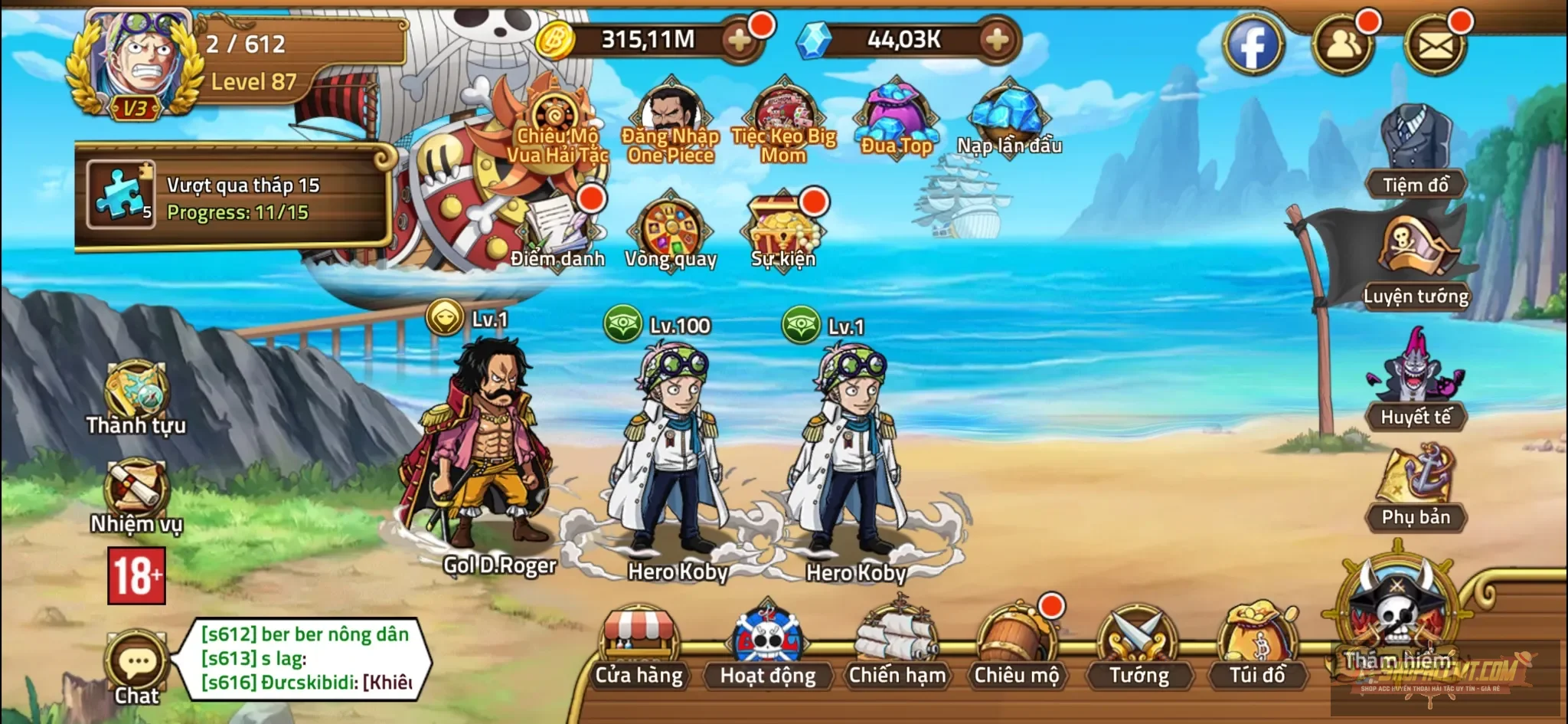Add more diamonds with the plus button

(997, 39)
